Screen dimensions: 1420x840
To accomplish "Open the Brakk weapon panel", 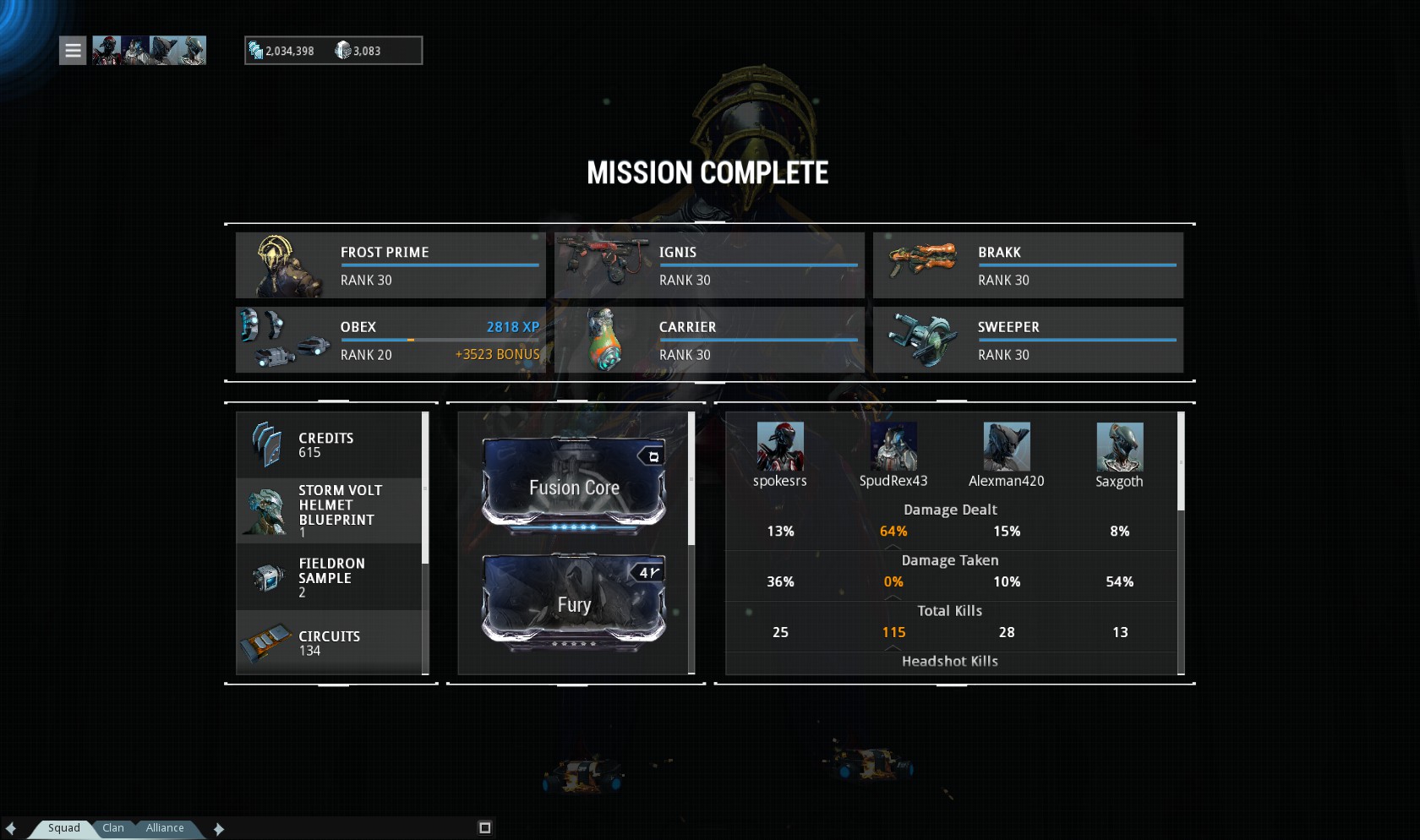I will pyautogui.click(x=1028, y=265).
